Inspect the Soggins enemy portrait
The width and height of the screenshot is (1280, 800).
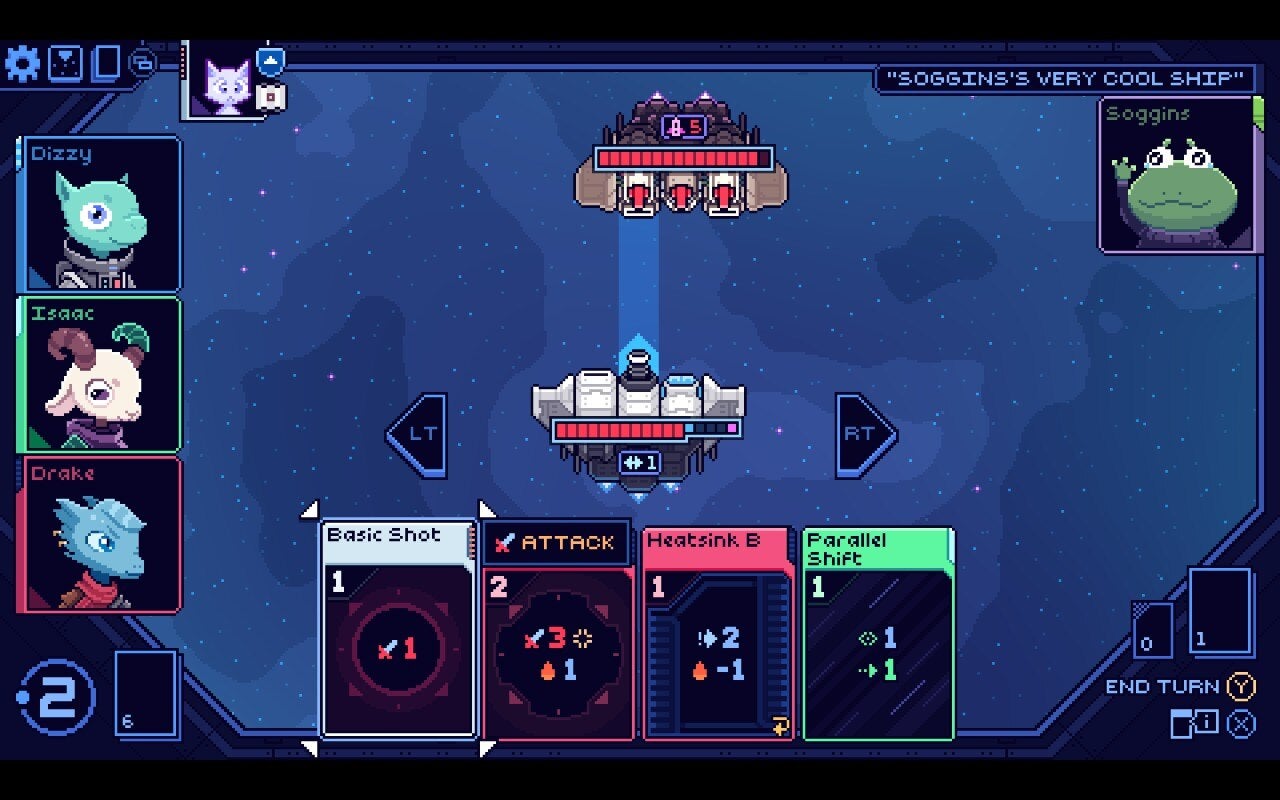pyautogui.click(x=1176, y=175)
